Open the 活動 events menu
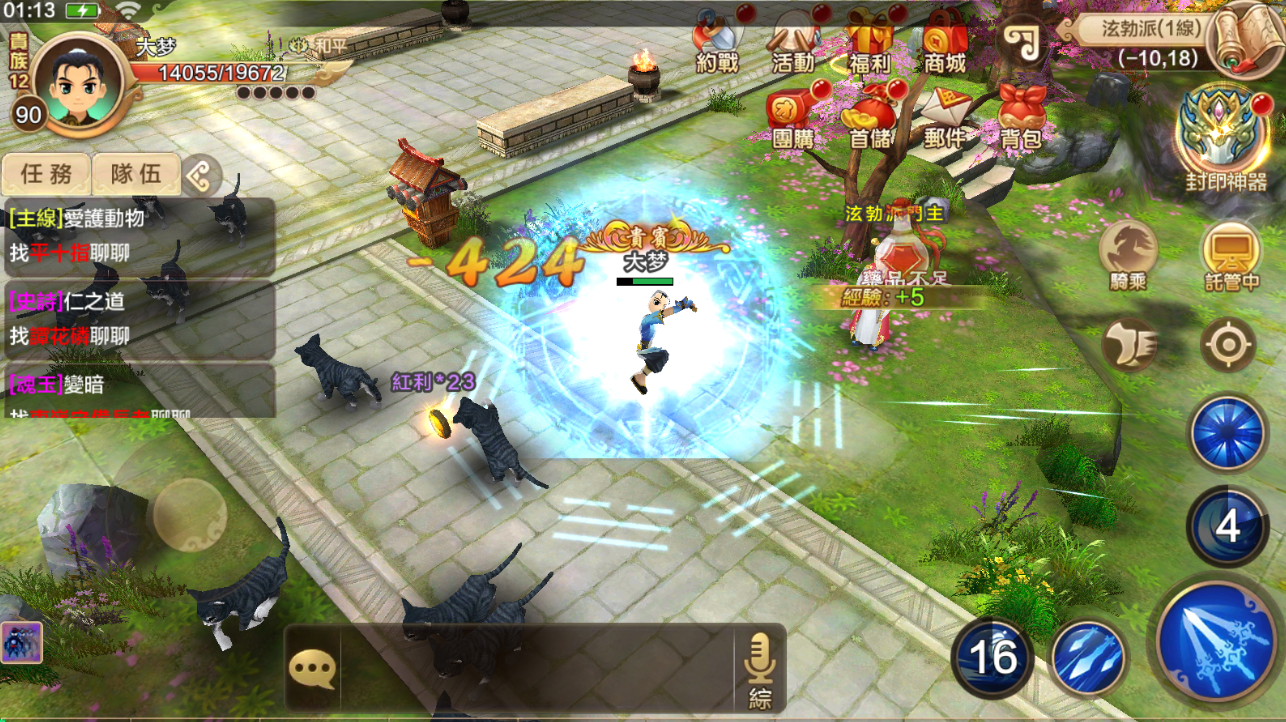This screenshot has width=1286, height=722. [793, 41]
